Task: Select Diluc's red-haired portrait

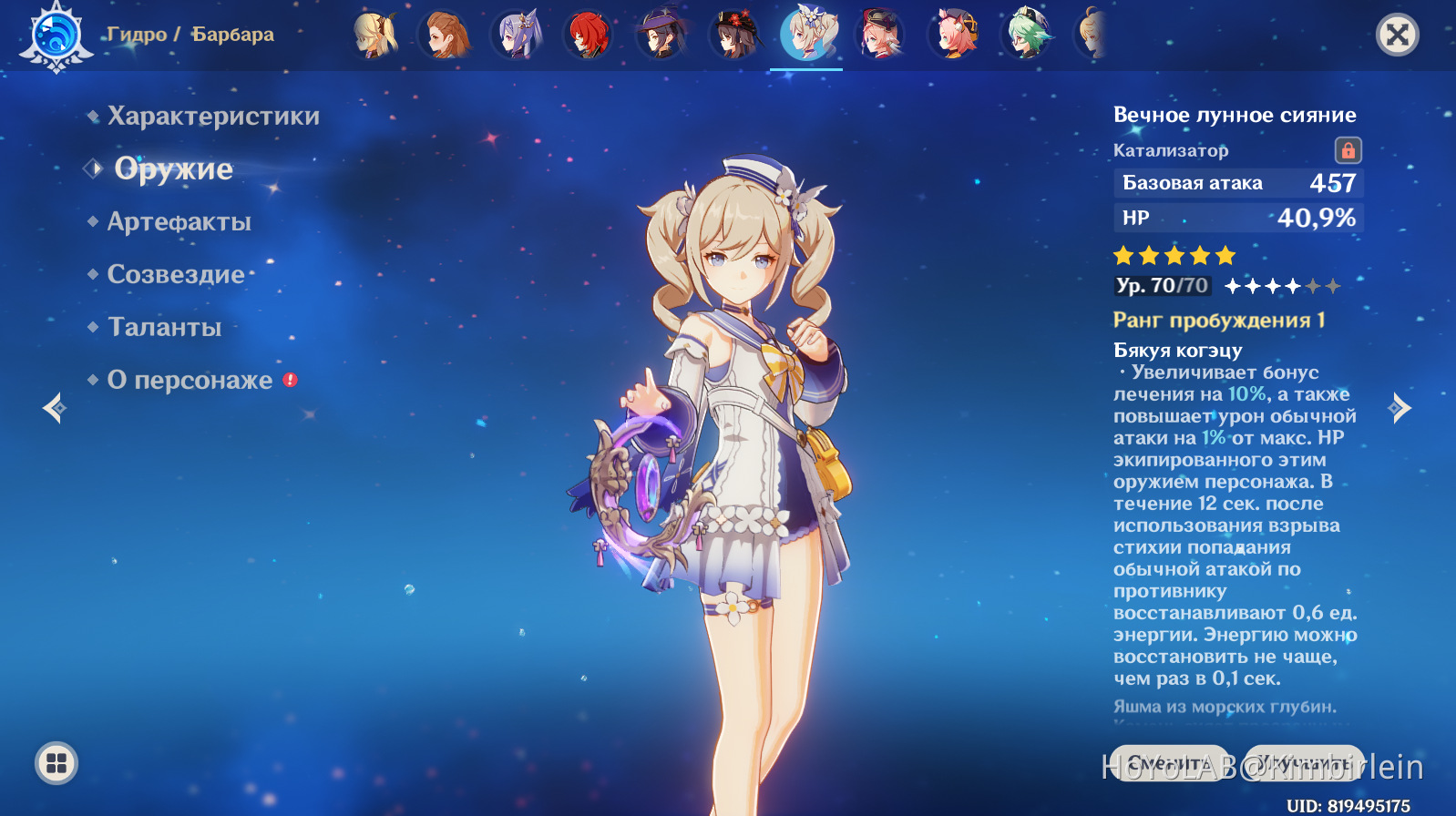Action: pyautogui.click(x=588, y=36)
